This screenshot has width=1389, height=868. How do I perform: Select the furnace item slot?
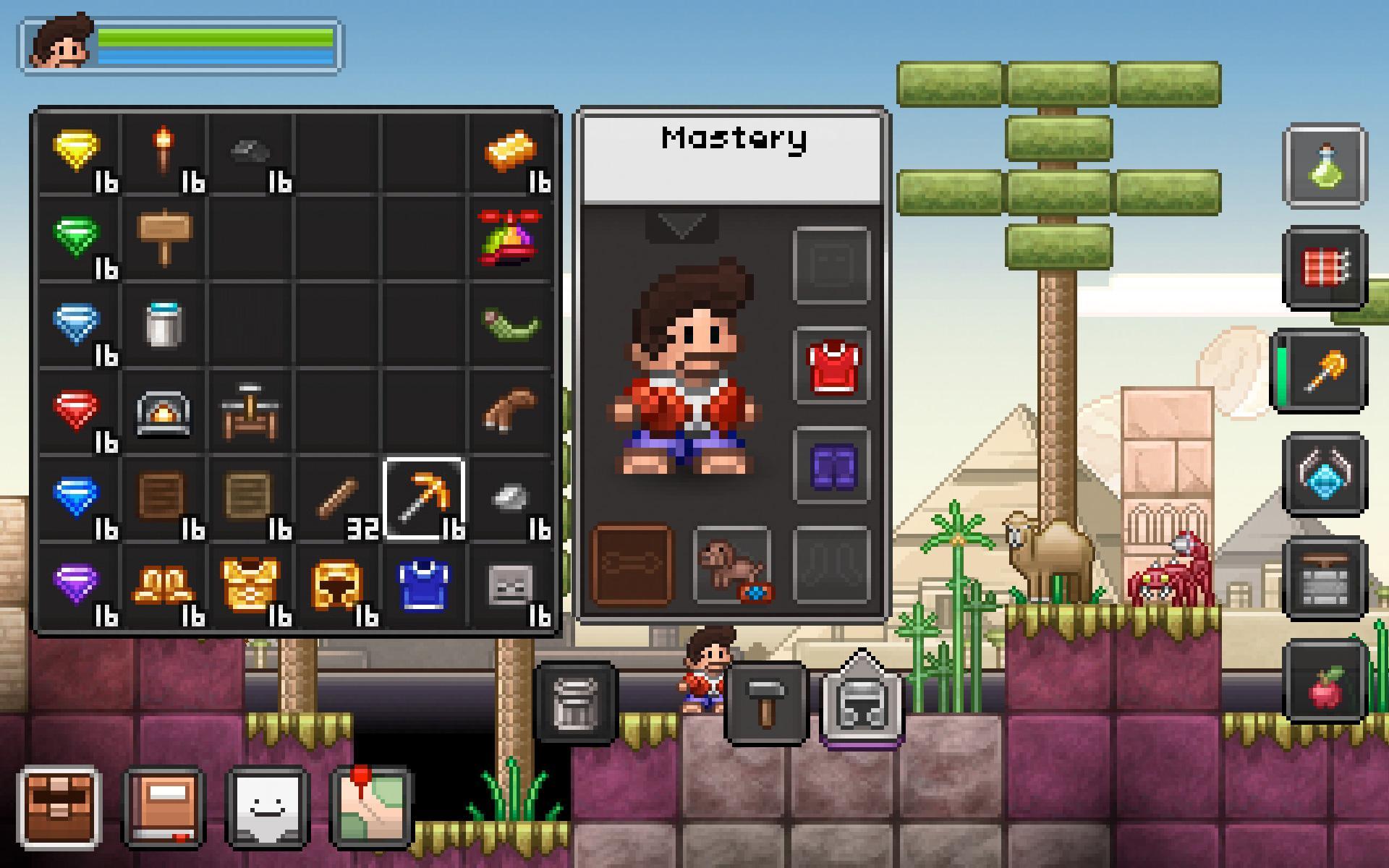click(163, 412)
